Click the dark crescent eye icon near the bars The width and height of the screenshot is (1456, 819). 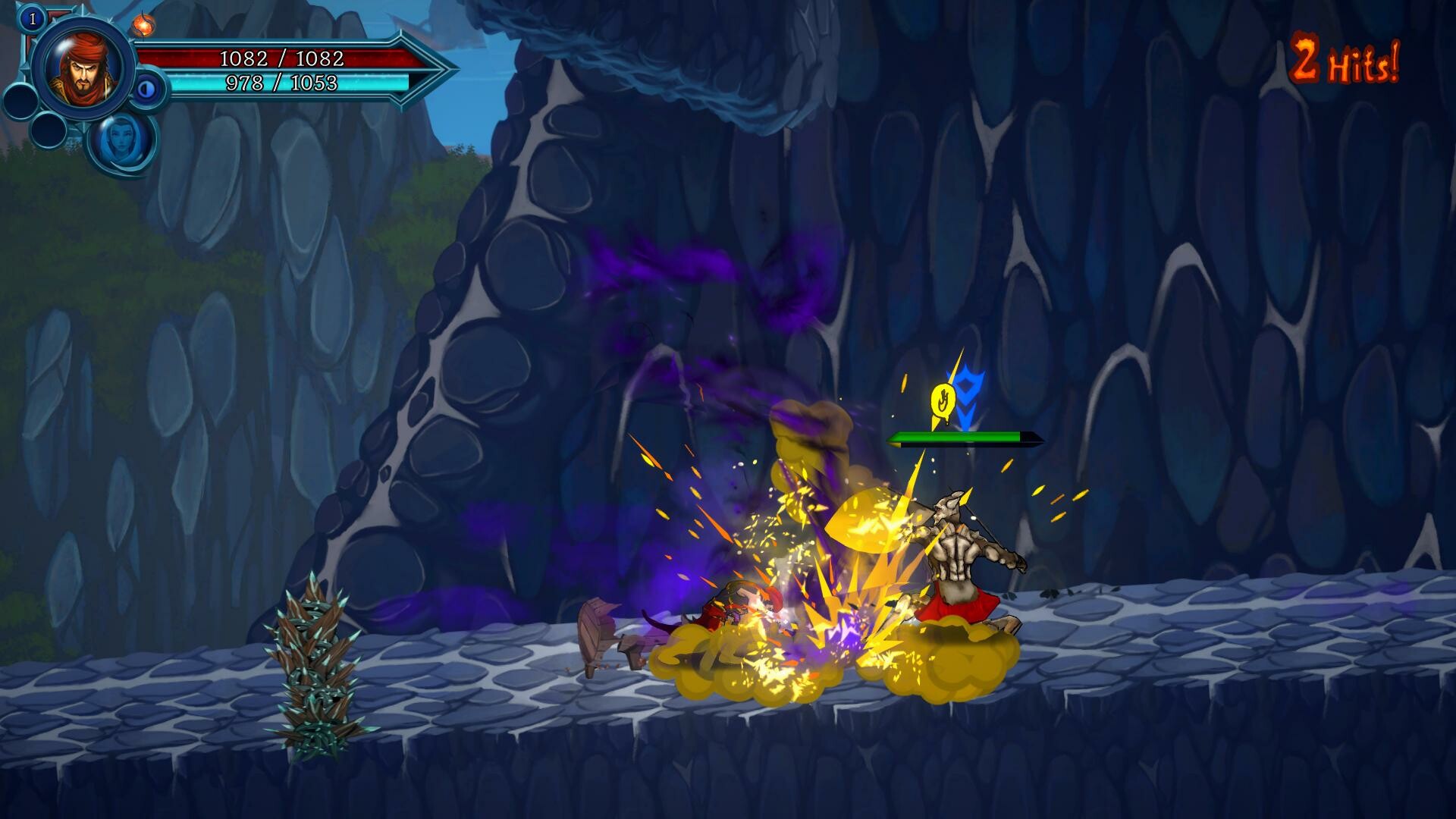click(x=146, y=88)
